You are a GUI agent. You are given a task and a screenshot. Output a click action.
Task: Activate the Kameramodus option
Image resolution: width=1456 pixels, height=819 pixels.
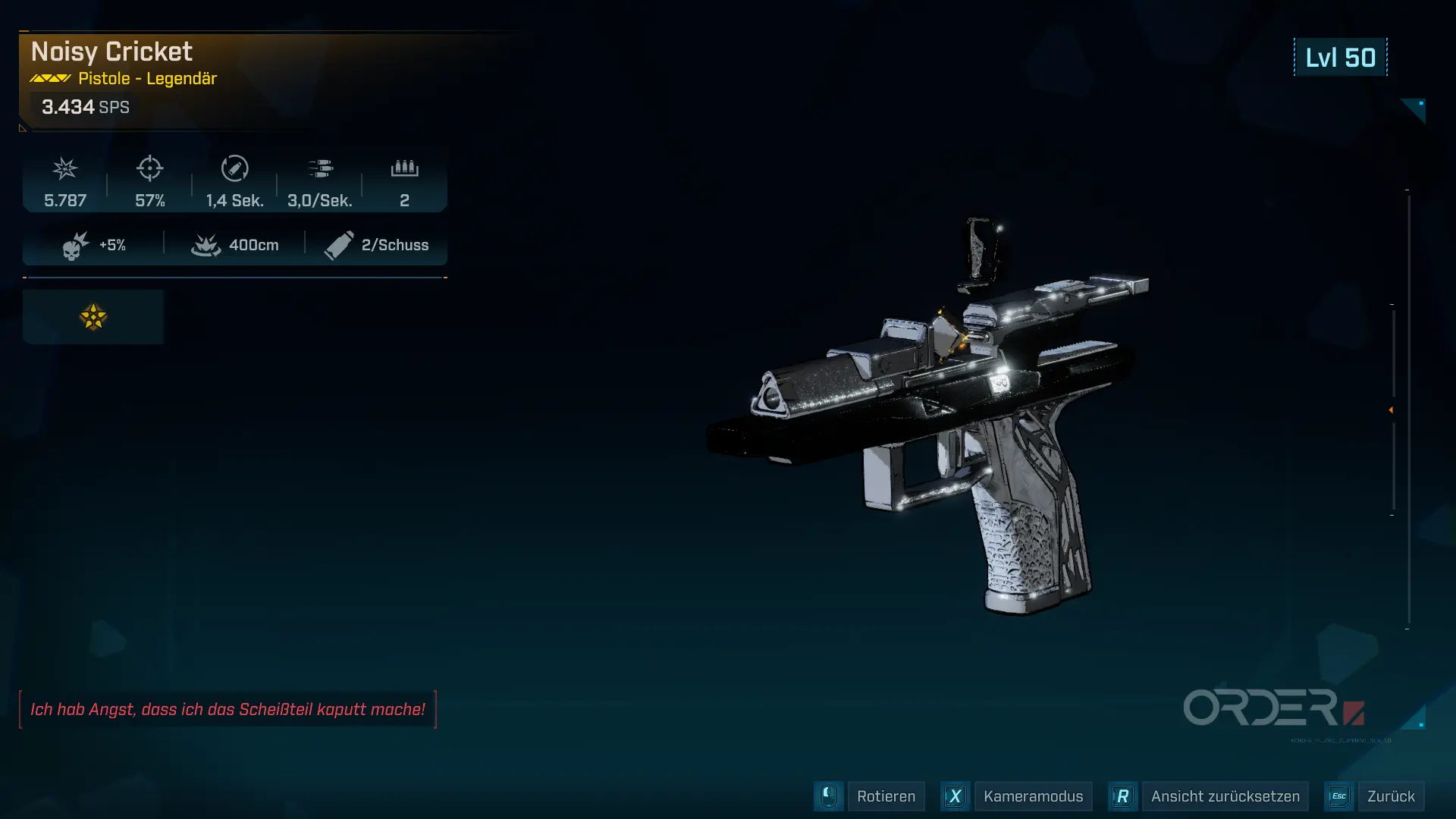(x=1032, y=796)
